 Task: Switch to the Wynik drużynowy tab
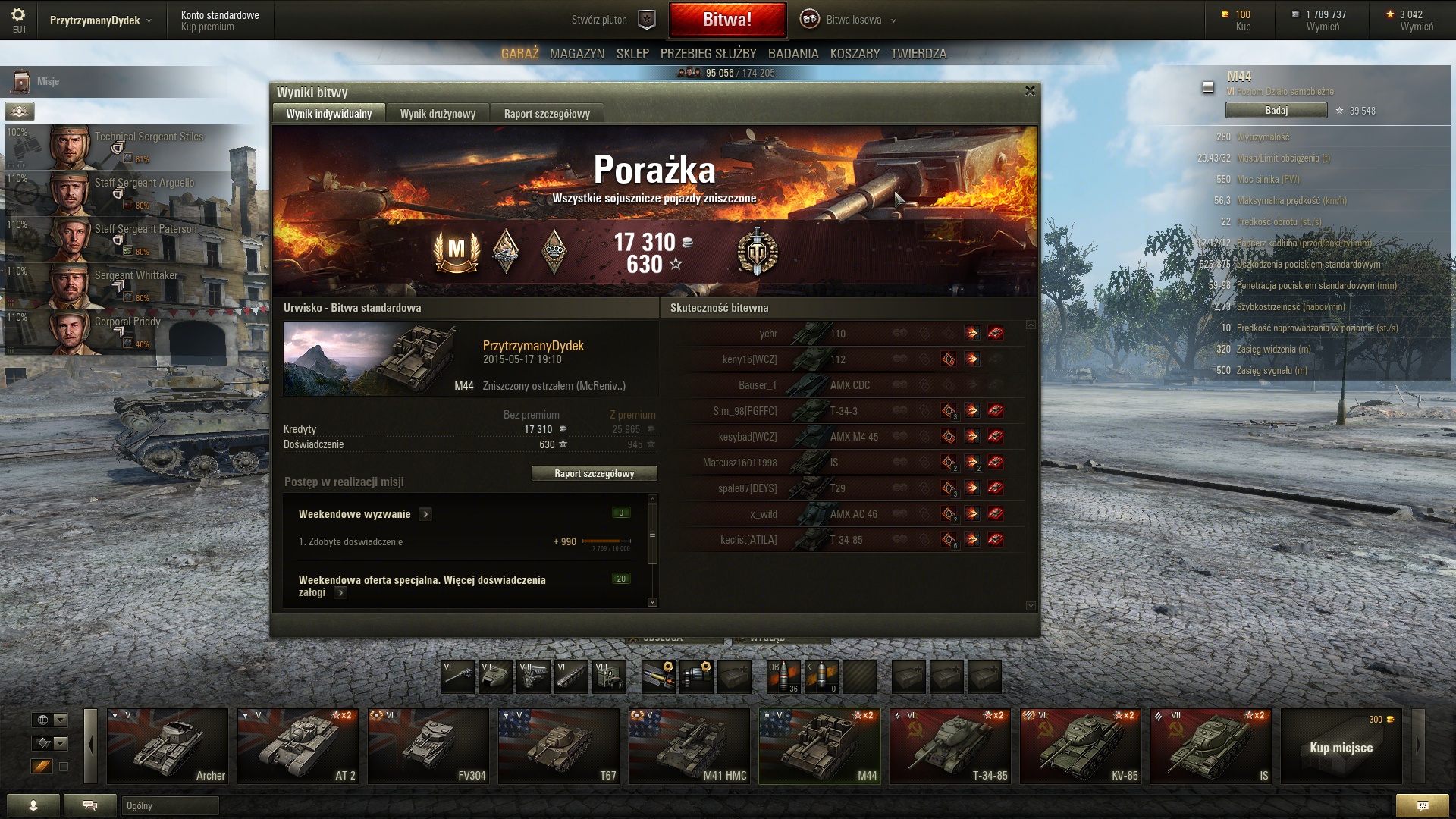click(x=438, y=114)
